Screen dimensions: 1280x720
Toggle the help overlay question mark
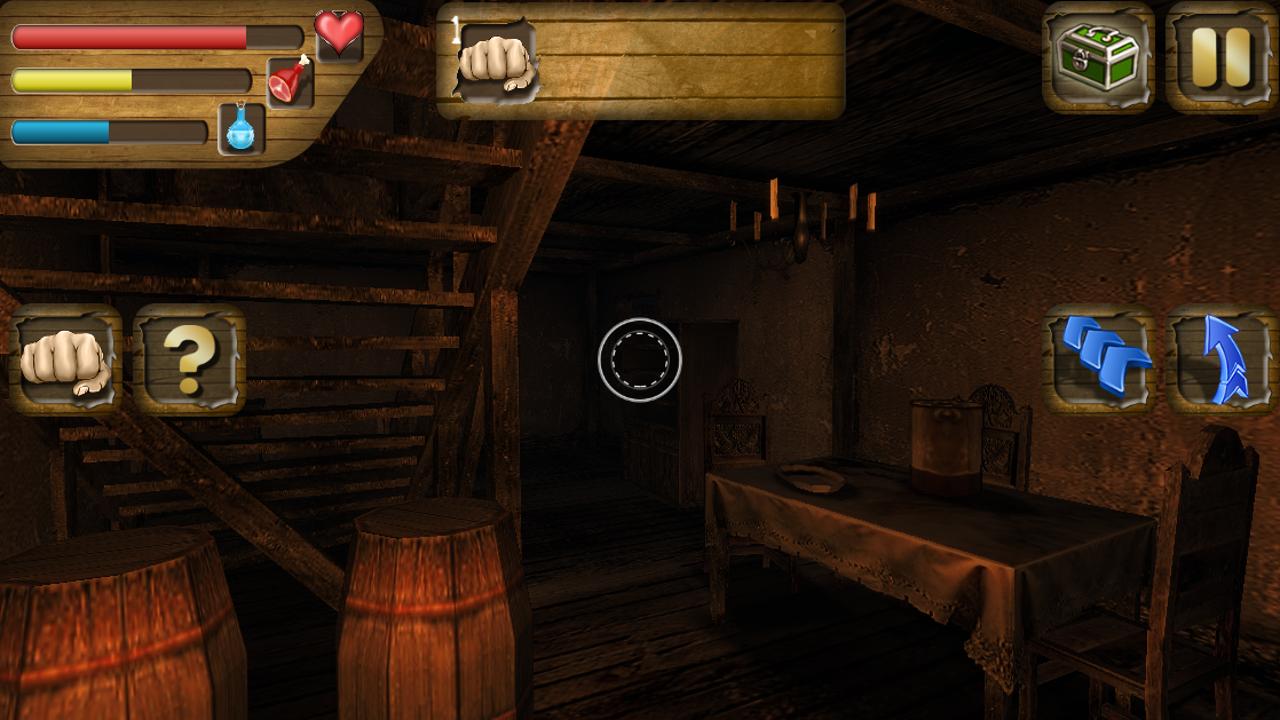click(188, 362)
